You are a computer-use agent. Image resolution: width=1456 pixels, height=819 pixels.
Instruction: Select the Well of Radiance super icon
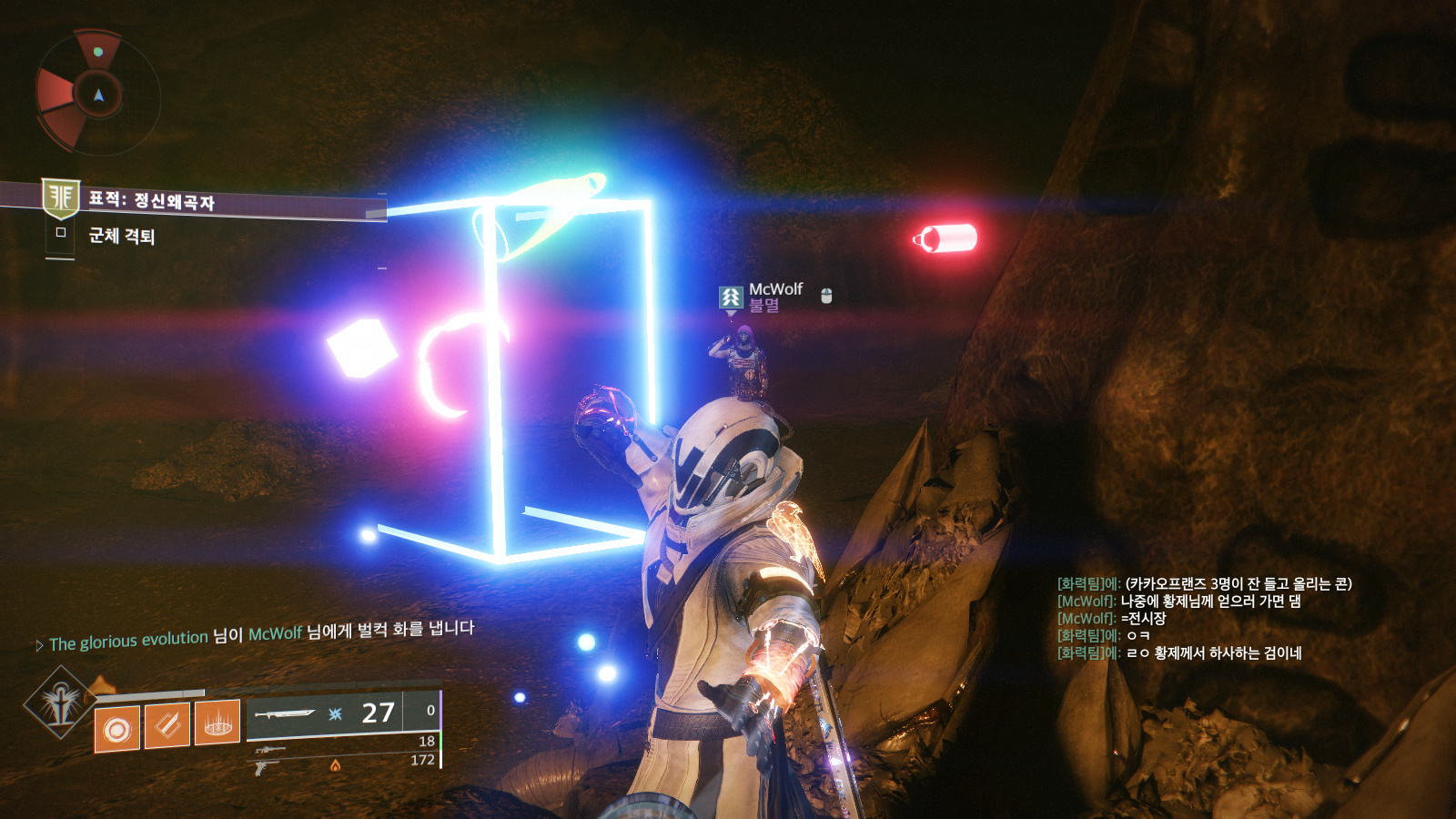(x=61, y=703)
